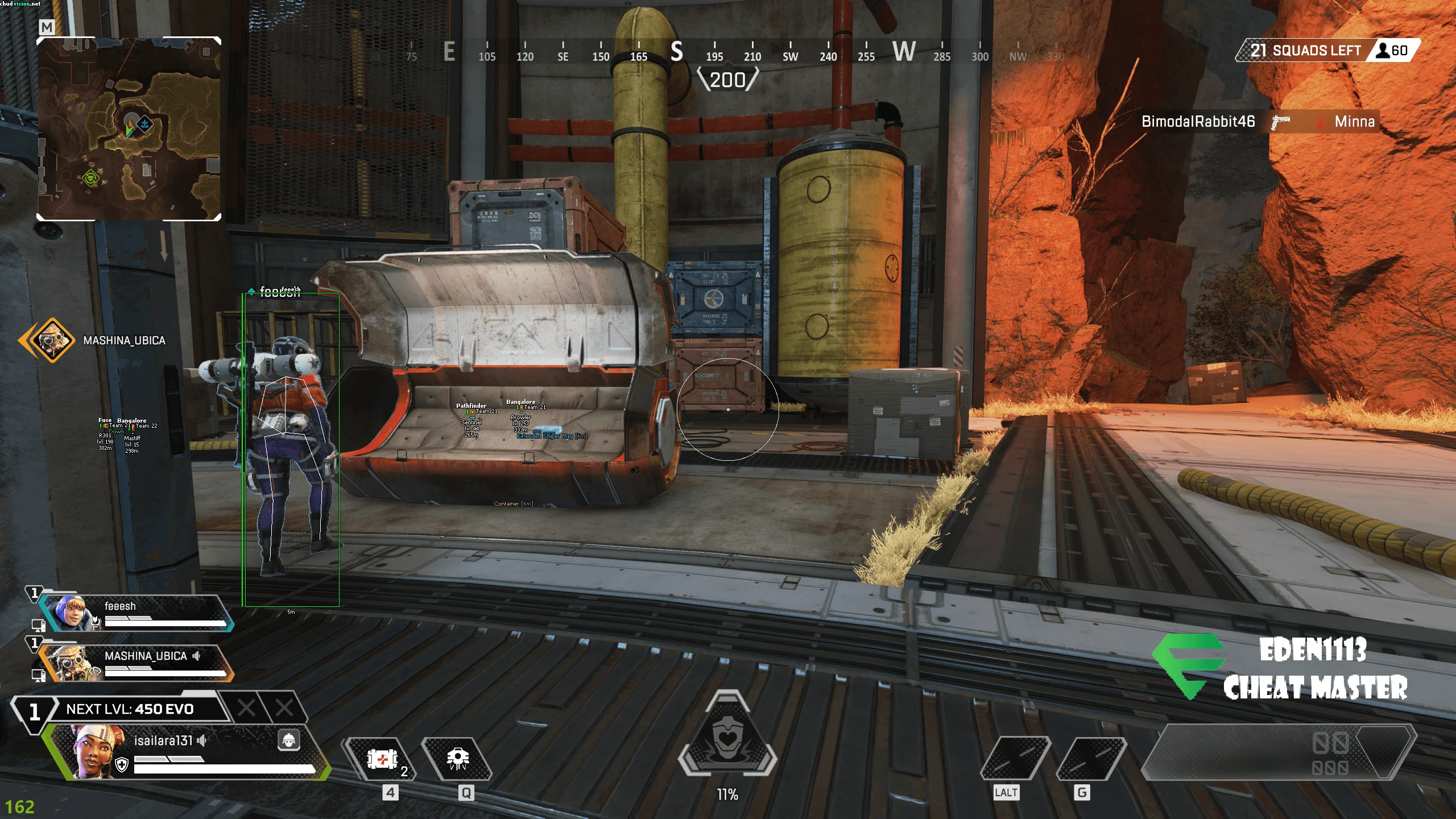The height and width of the screenshot is (819, 1456).
Task: Click the EDEN1113 Cheat Master watermark logo
Action: point(1280,668)
